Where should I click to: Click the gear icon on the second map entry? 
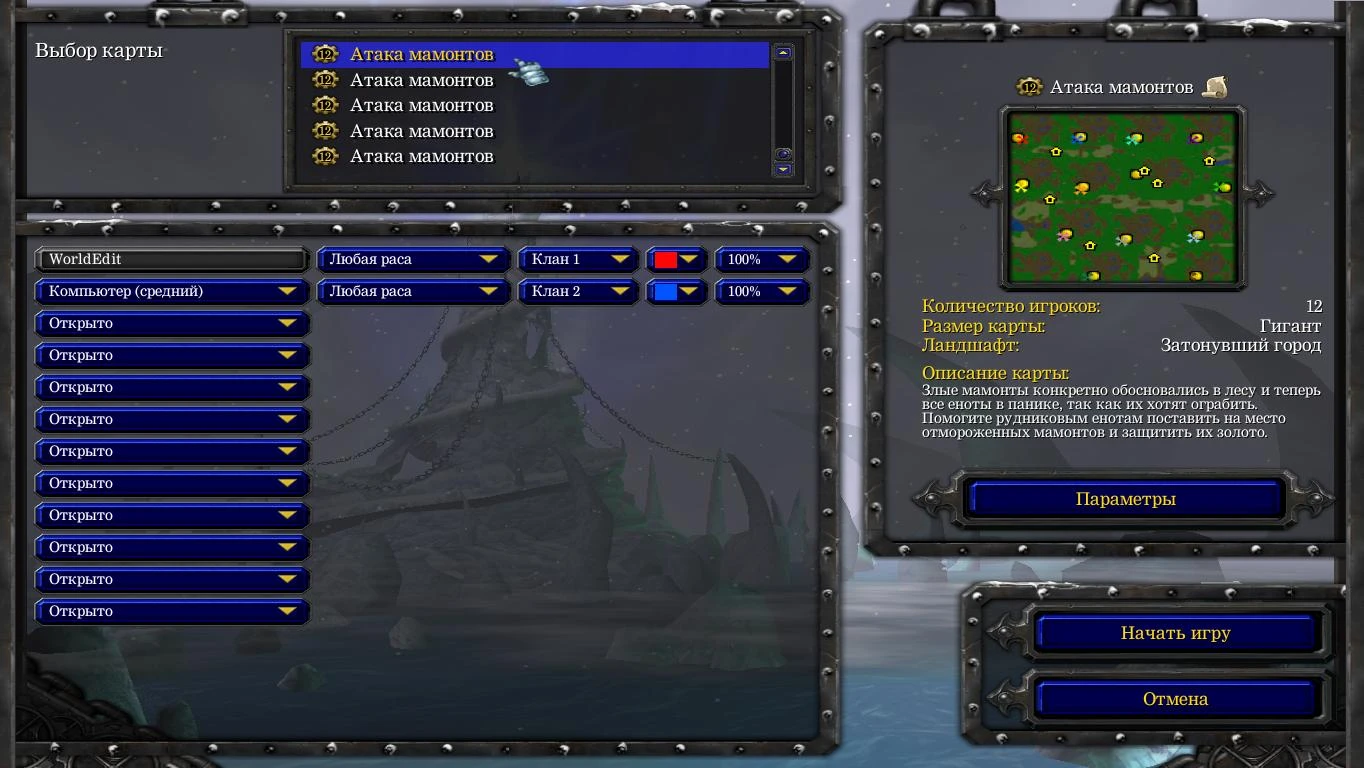click(x=325, y=80)
